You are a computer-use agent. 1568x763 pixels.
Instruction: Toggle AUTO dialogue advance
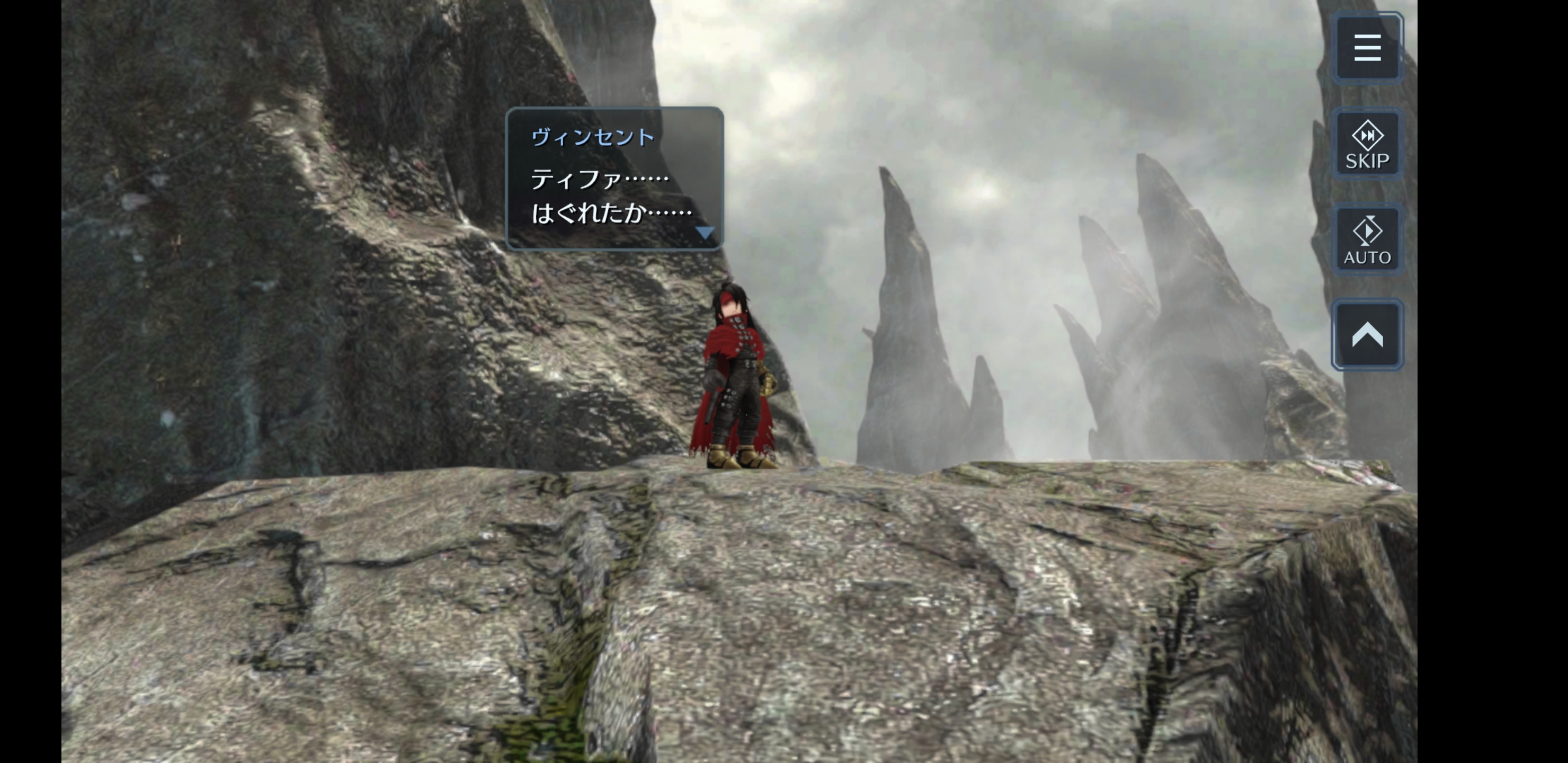pyautogui.click(x=1367, y=240)
